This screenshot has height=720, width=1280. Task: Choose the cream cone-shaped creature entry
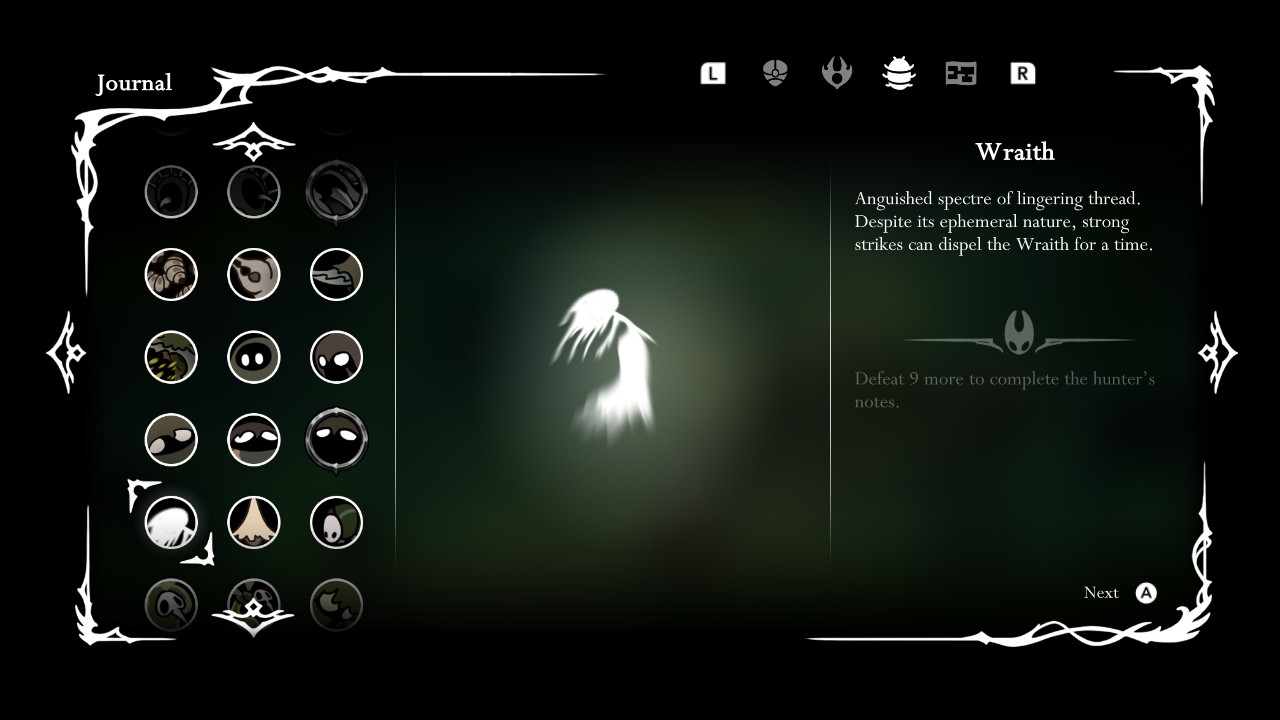[253, 522]
